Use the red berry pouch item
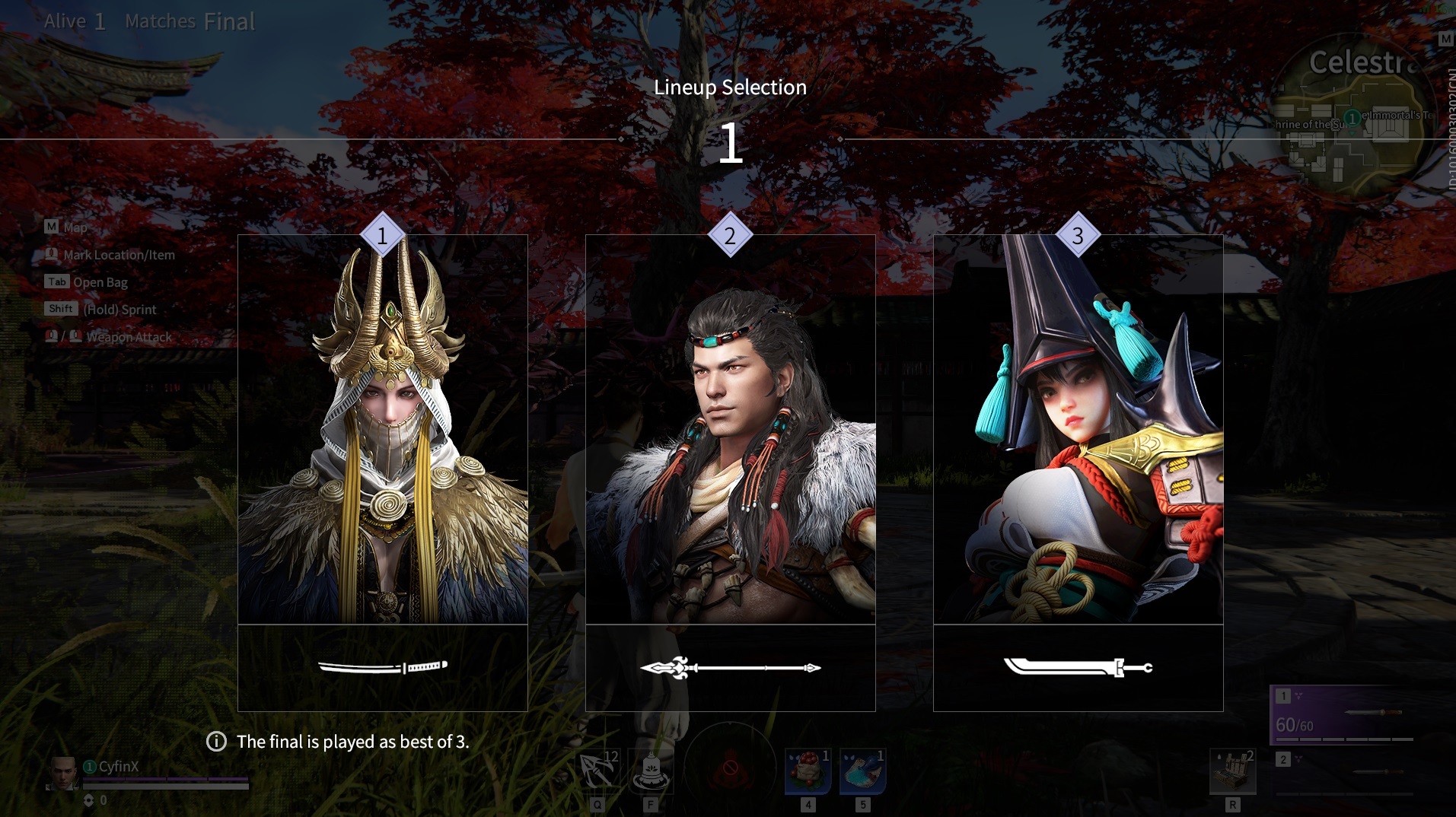Image resolution: width=1456 pixels, height=817 pixels. coord(808,771)
